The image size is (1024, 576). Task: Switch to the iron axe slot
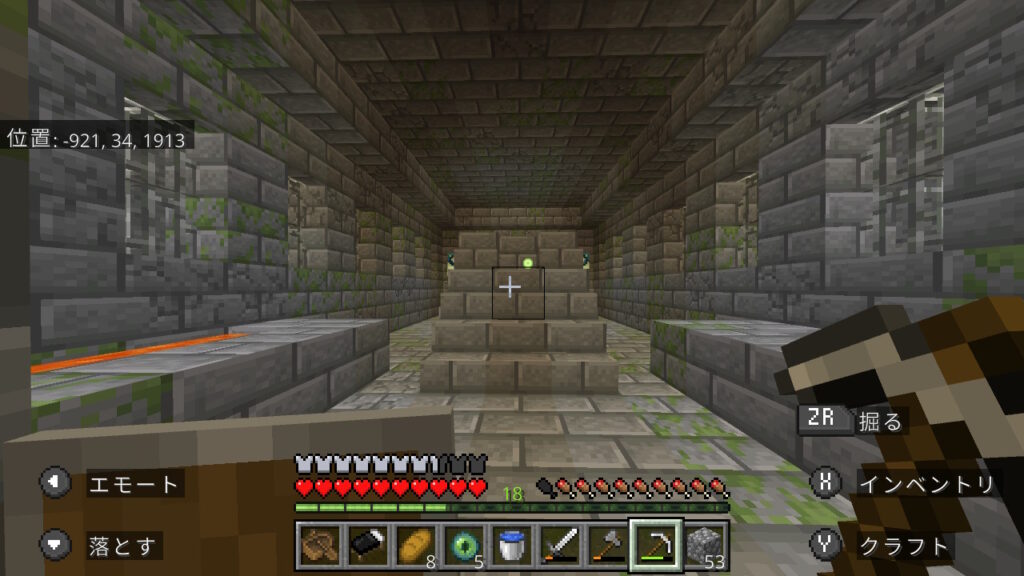(x=607, y=545)
